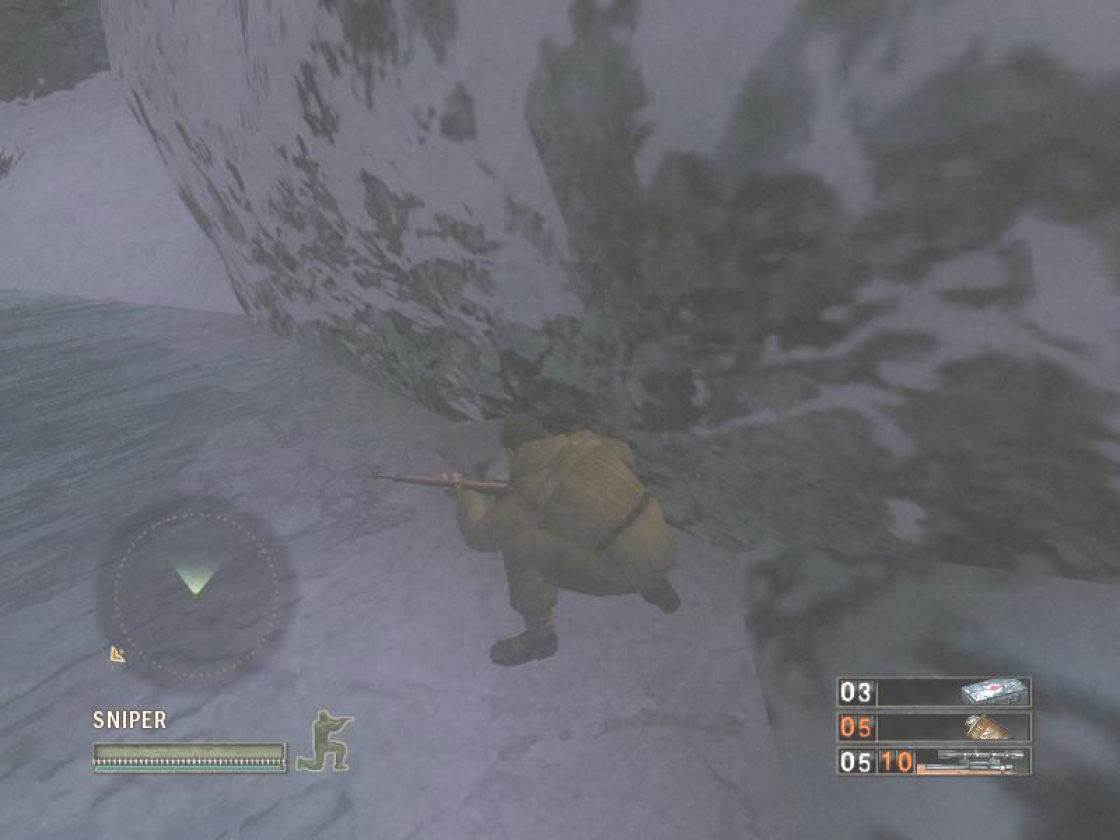
Task: Select the grenade slot
Action: click(x=934, y=727)
